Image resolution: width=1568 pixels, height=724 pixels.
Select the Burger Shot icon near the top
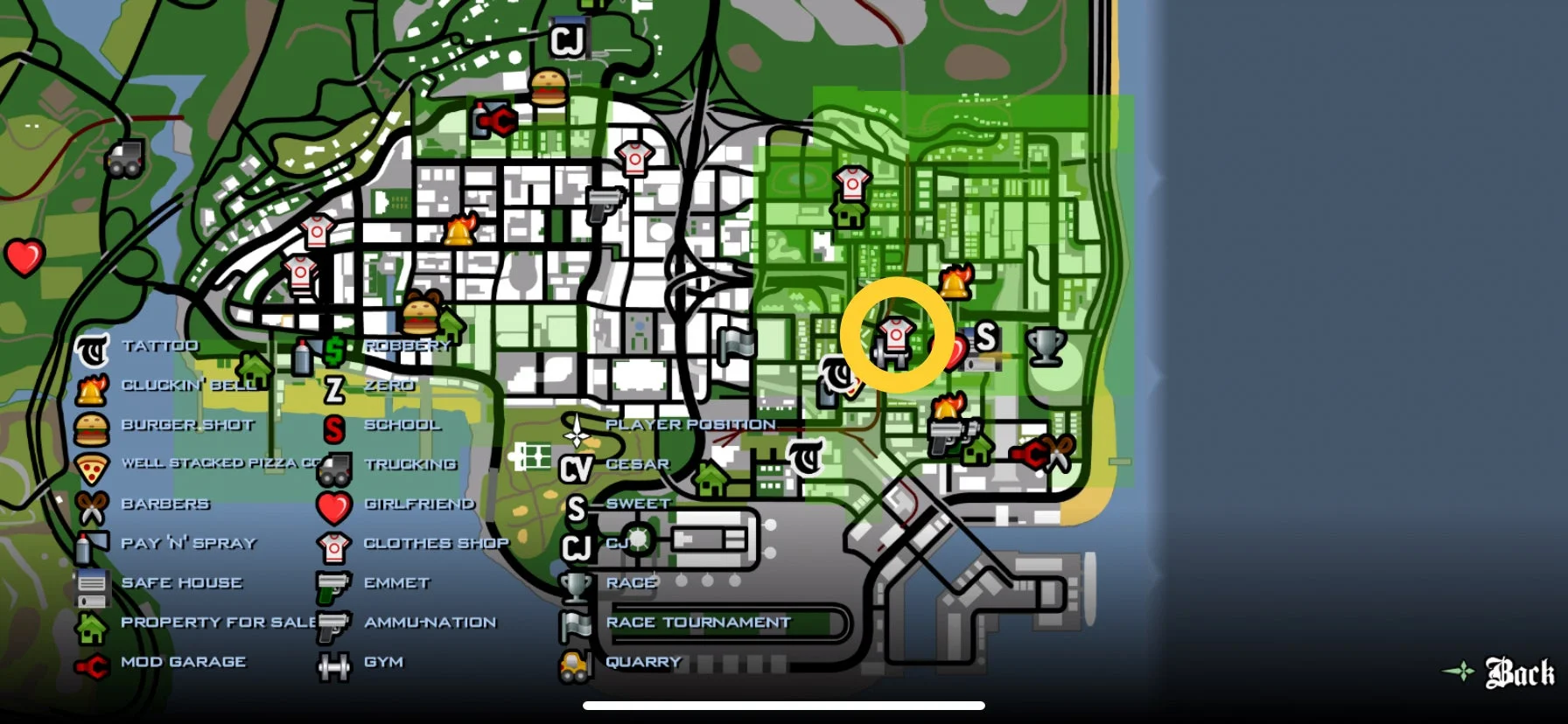pyautogui.click(x=549, y=87)
